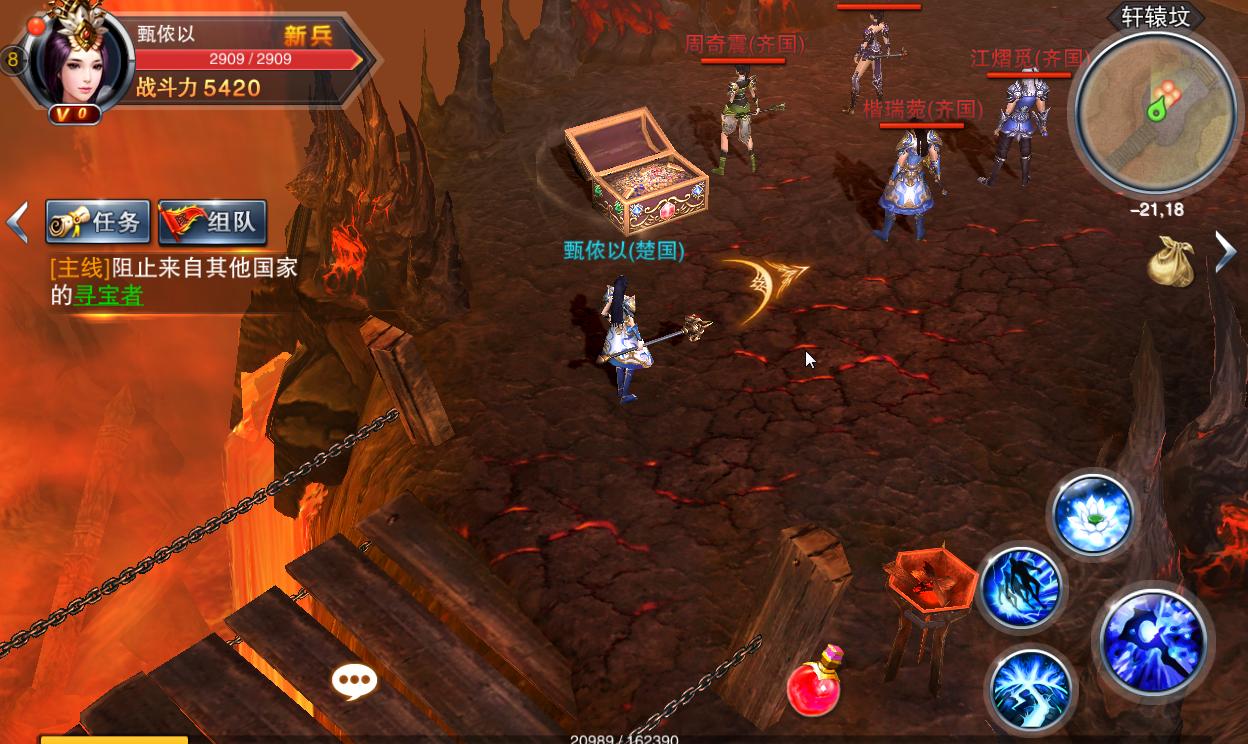Open the circular minimap

click(x=1152, y=108)
